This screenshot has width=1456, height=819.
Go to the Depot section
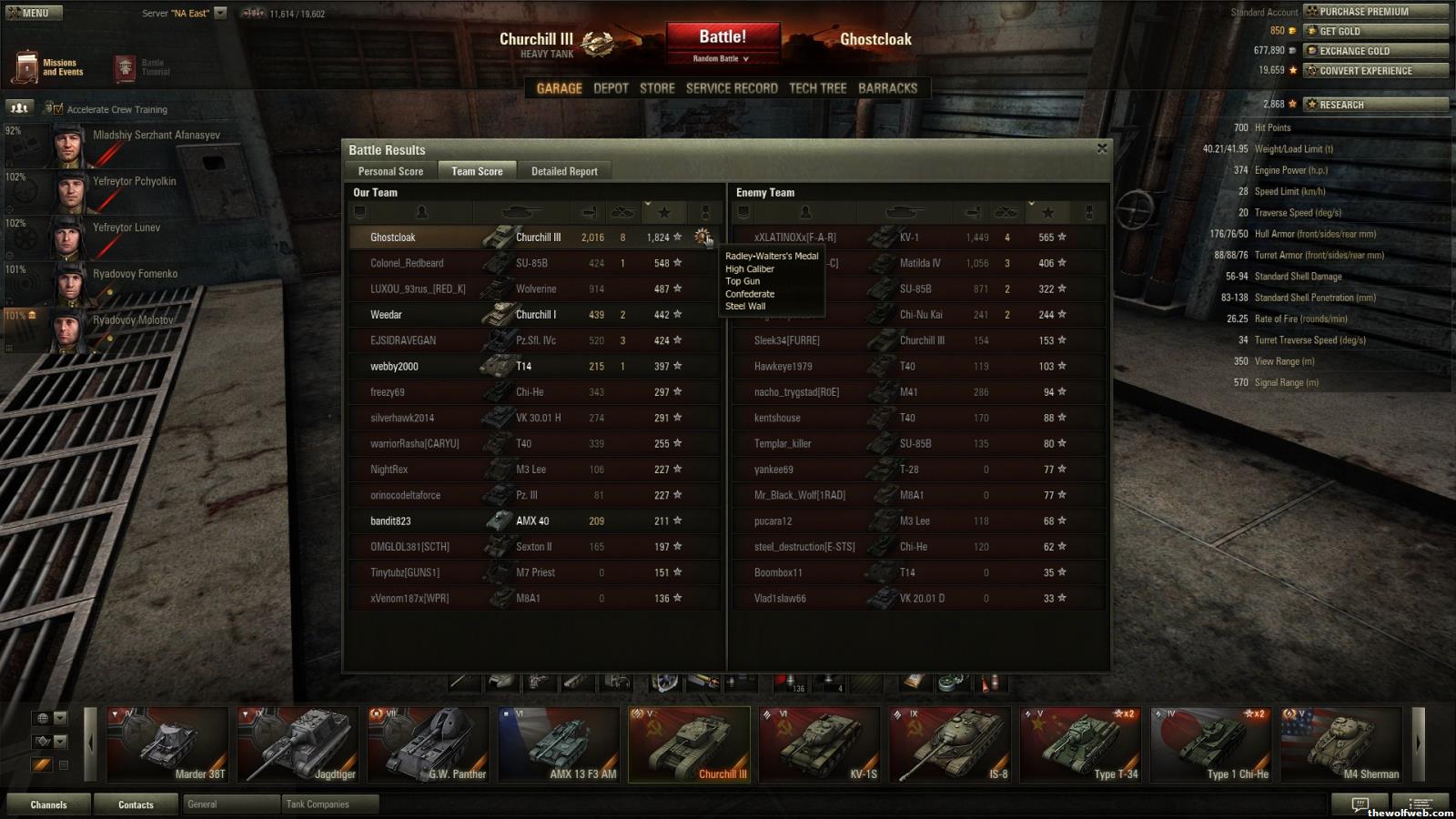click(611, 88)
